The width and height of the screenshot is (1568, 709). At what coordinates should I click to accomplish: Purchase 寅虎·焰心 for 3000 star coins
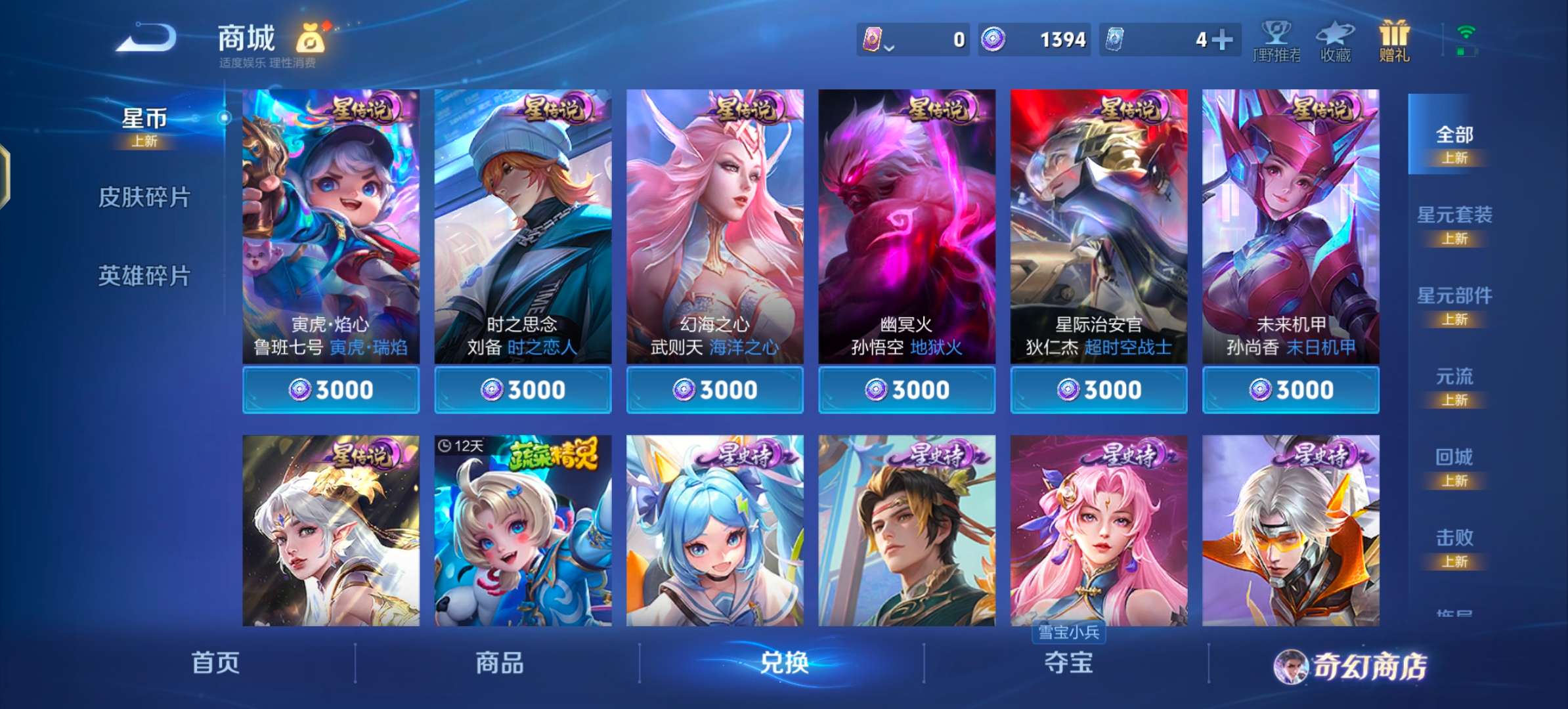click(x=330, y=389)
